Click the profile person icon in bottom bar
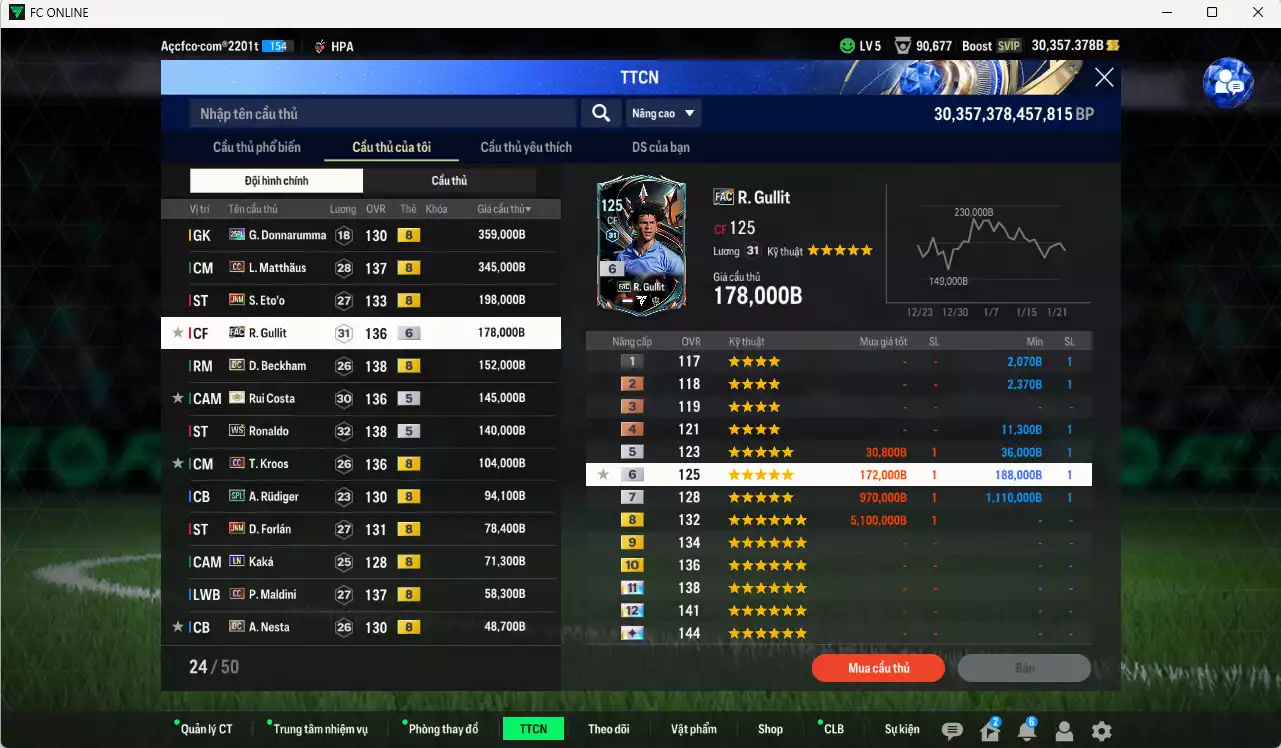 pos(1063,731)
